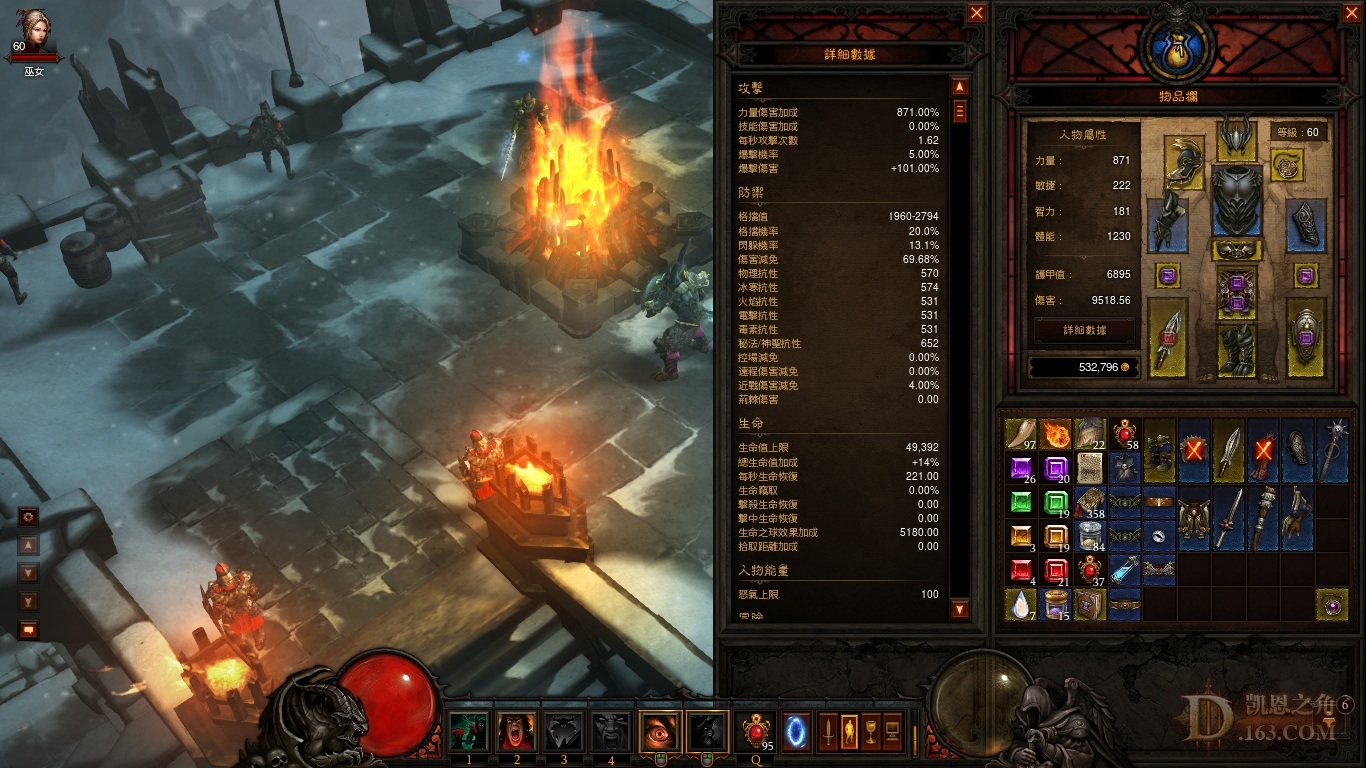This screenshot has width=1366, height=768.
Task: Open the skills menu sword button
Action: pos(828,732)
